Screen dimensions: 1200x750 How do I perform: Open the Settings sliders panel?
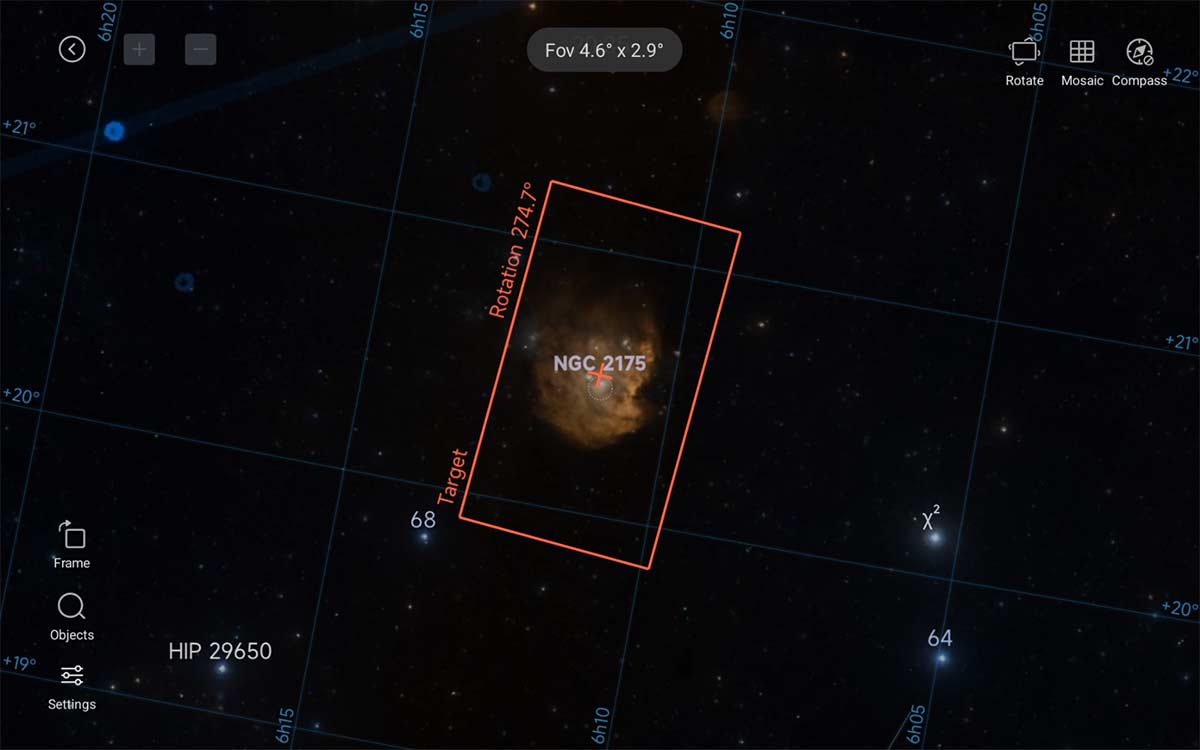(x=72, y=686)
